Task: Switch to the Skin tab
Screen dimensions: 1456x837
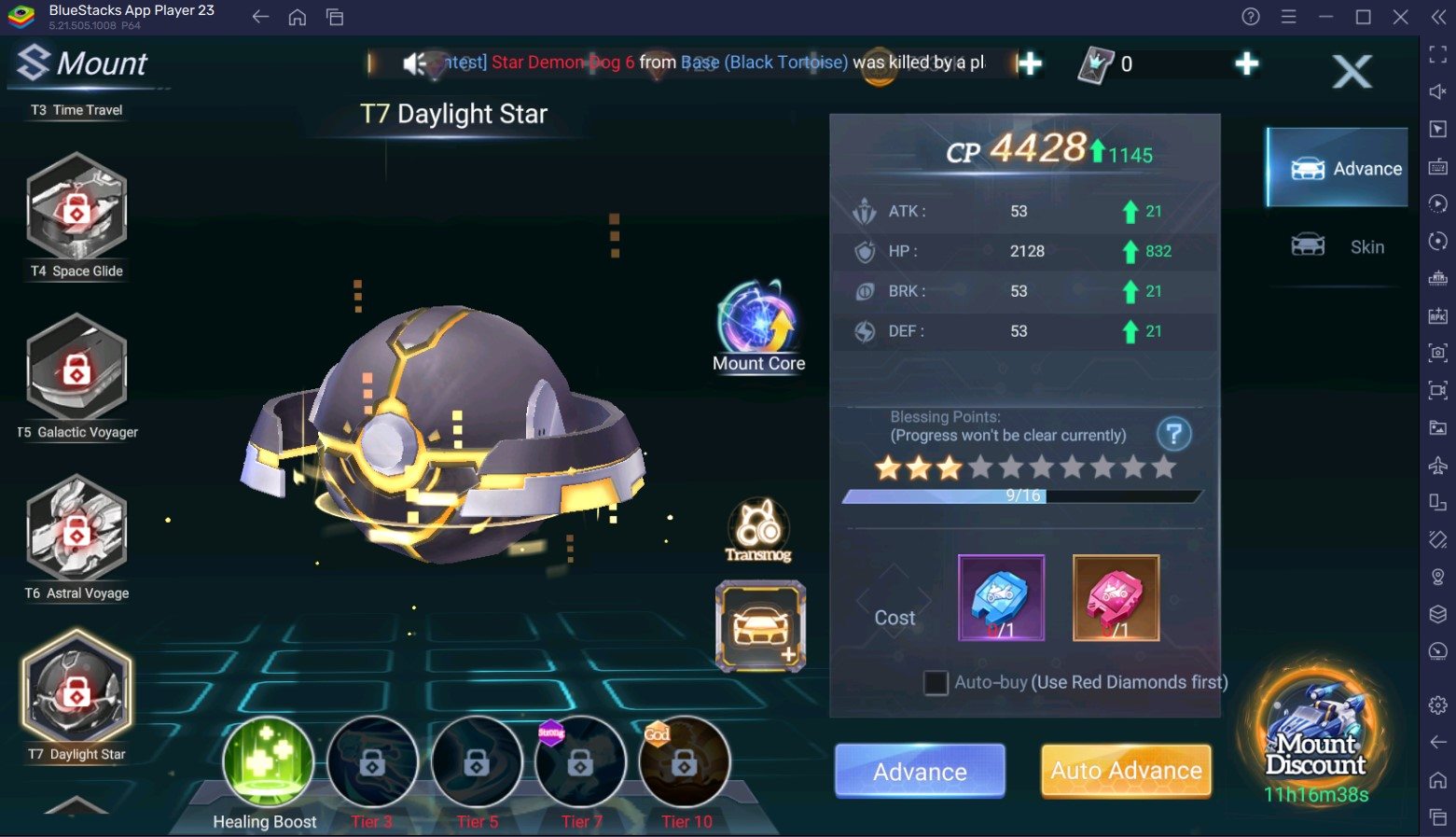Action: pyautogui.click(x=1338, y=246)
